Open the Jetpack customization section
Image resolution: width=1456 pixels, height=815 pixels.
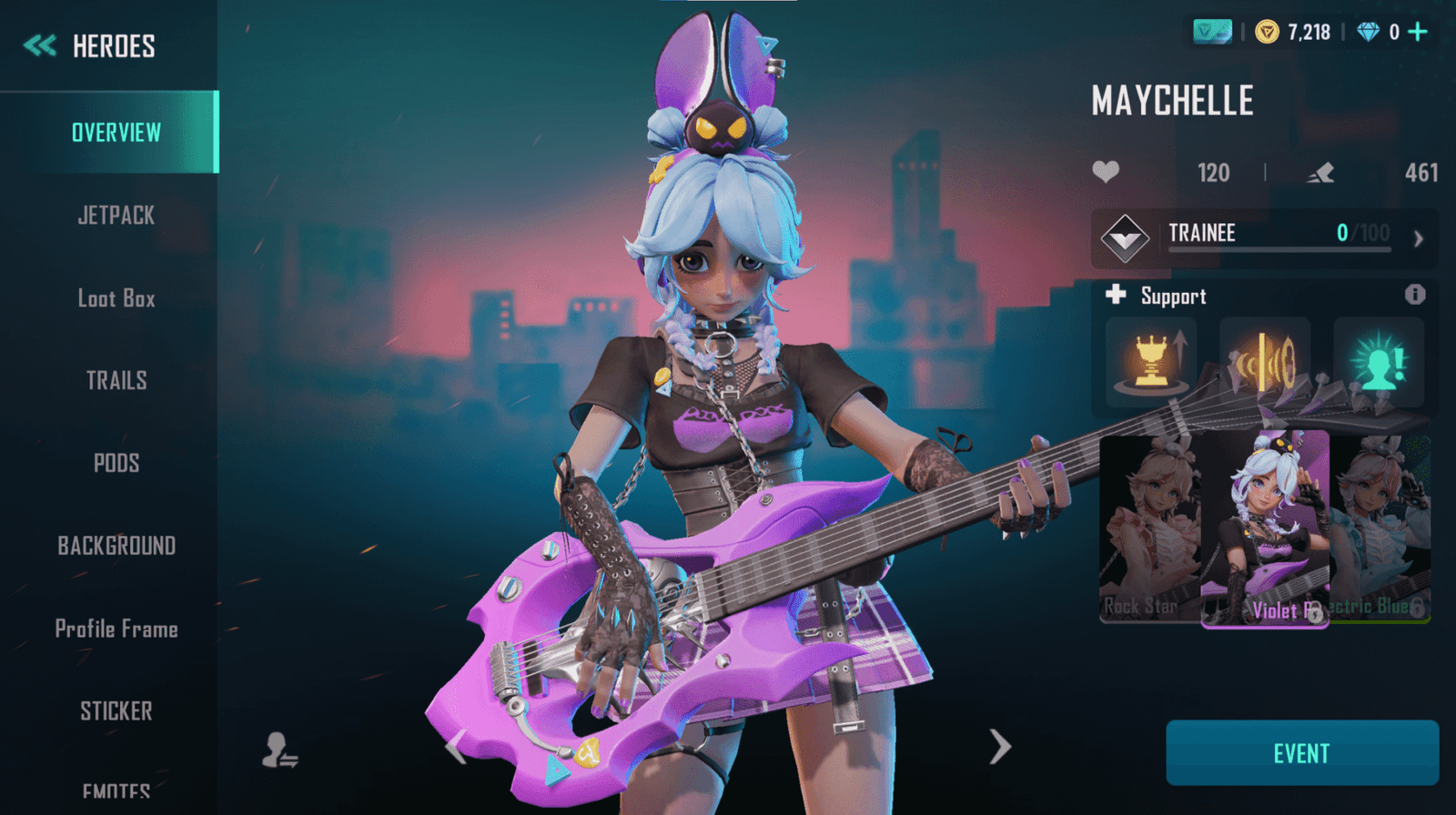pyautogui.click(x=114, y=215)
